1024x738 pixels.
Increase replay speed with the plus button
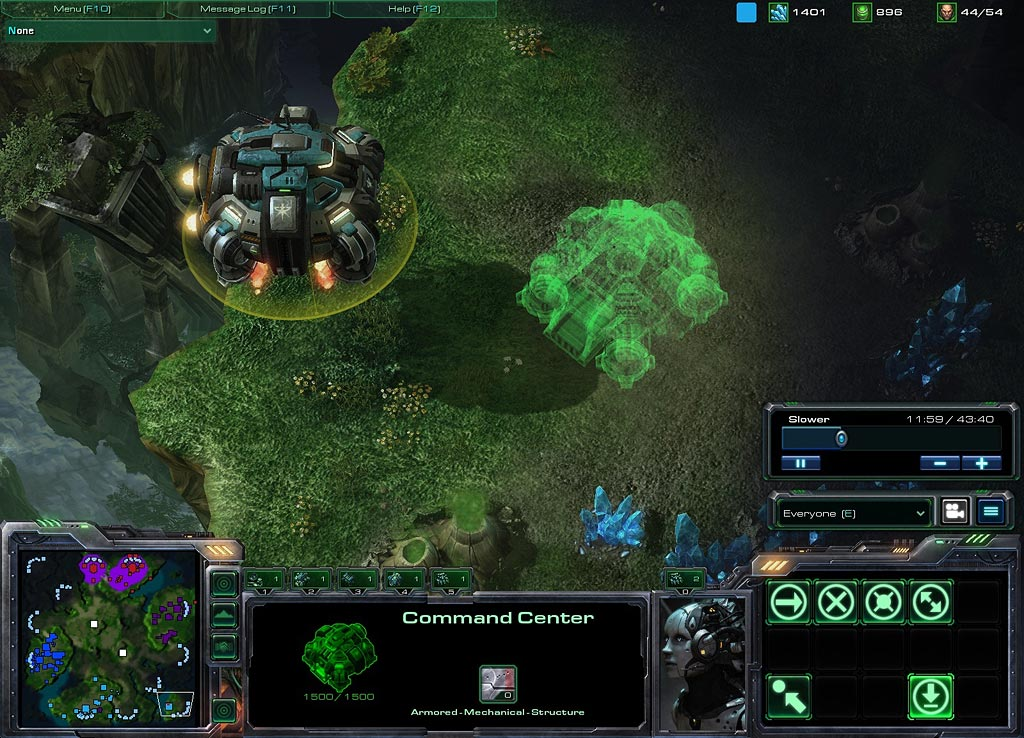981,463
